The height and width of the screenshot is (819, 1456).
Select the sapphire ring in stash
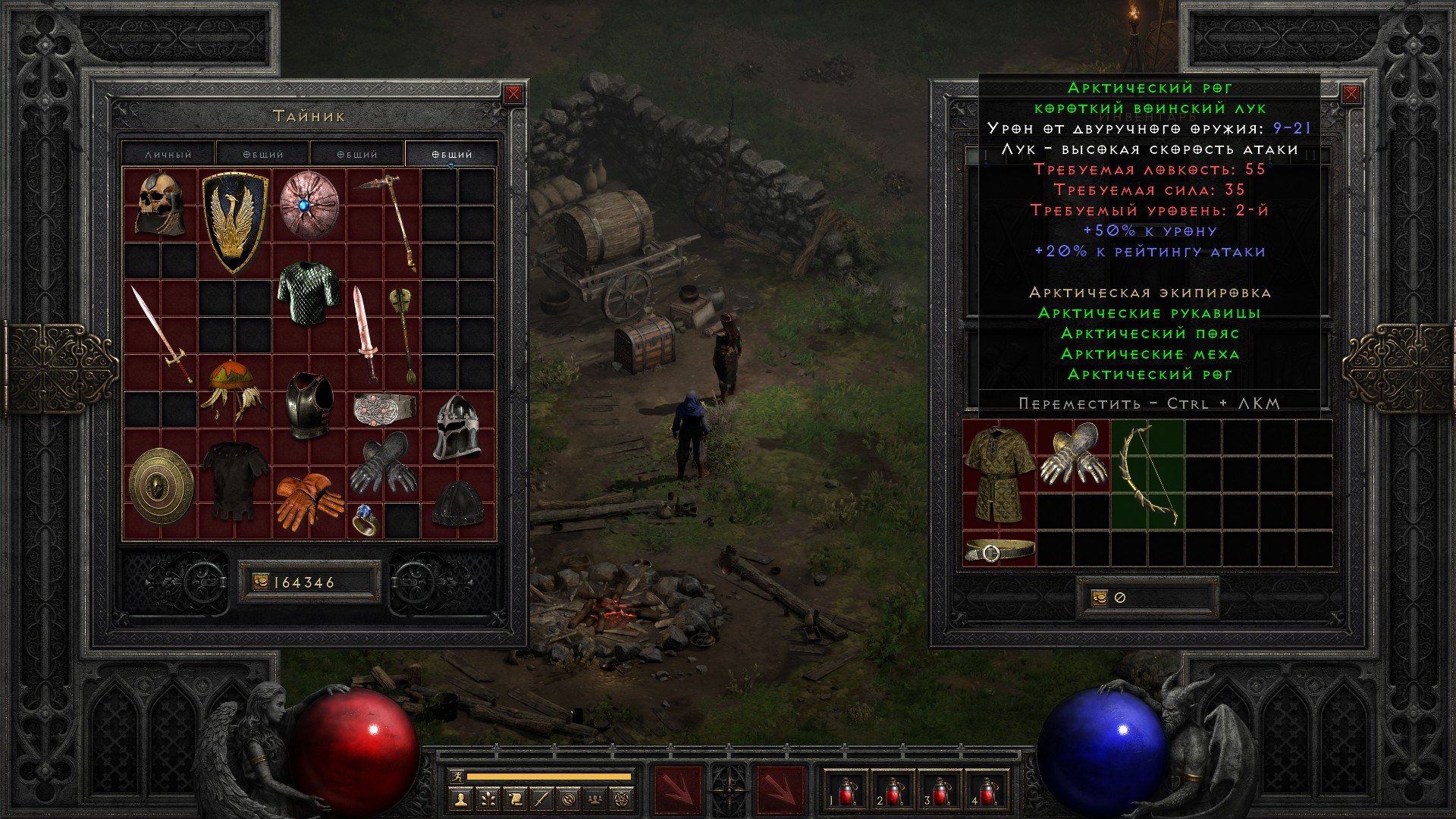tap(365, 520)
